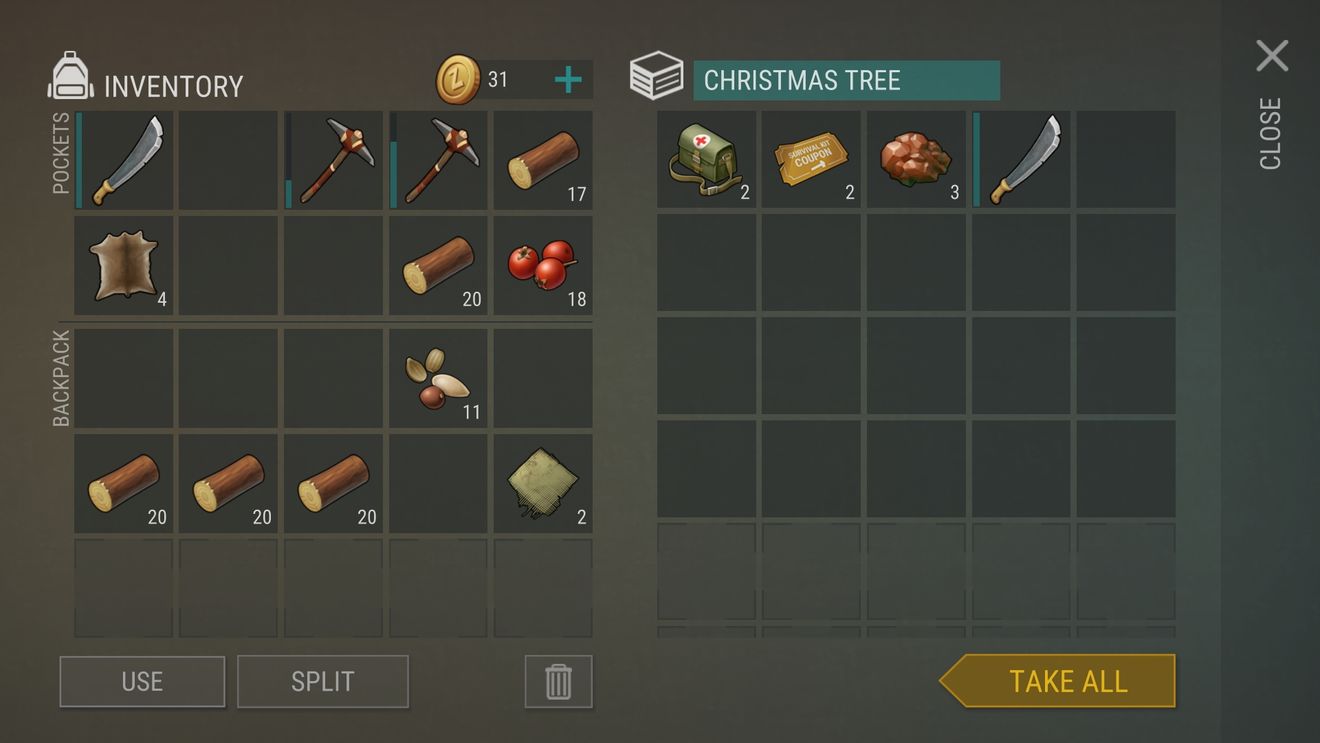Click the tomatoes stack of 18
Screen dimensions: 1320x743
click(x=543, y=265)
